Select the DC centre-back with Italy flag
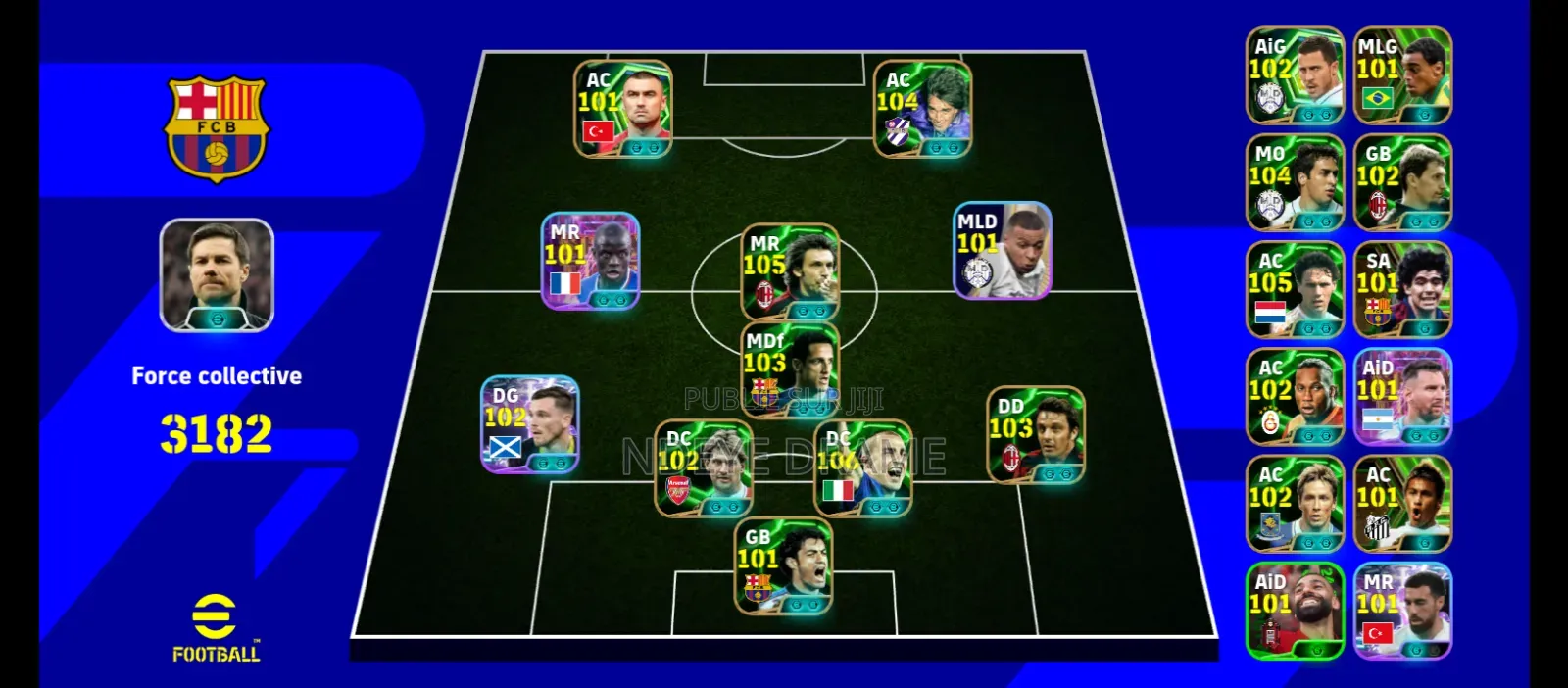 click(x=863, y=468)
